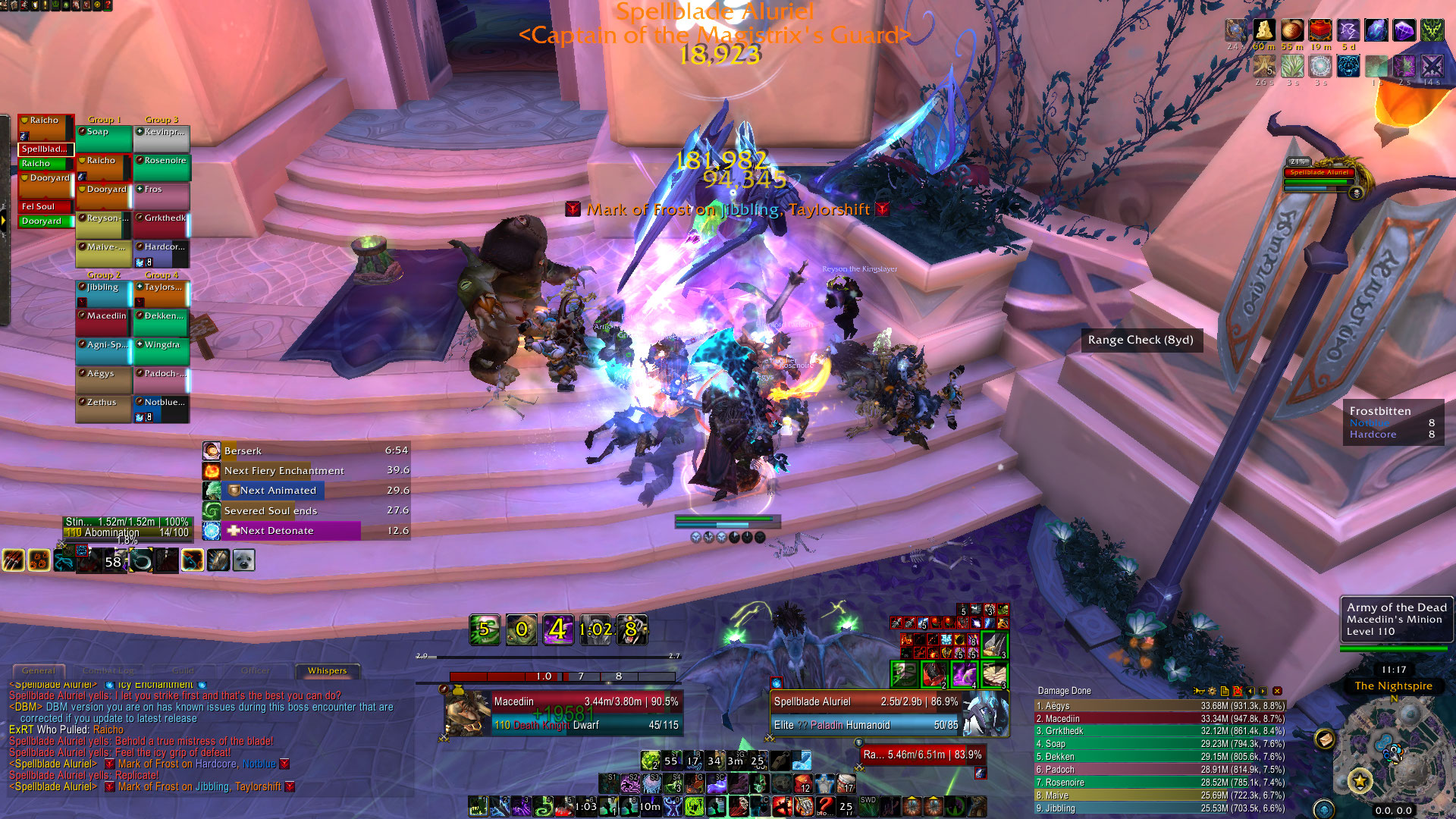Select Grrkthedk row in Damage Done meter
1456x819 pixels.
1160,731
